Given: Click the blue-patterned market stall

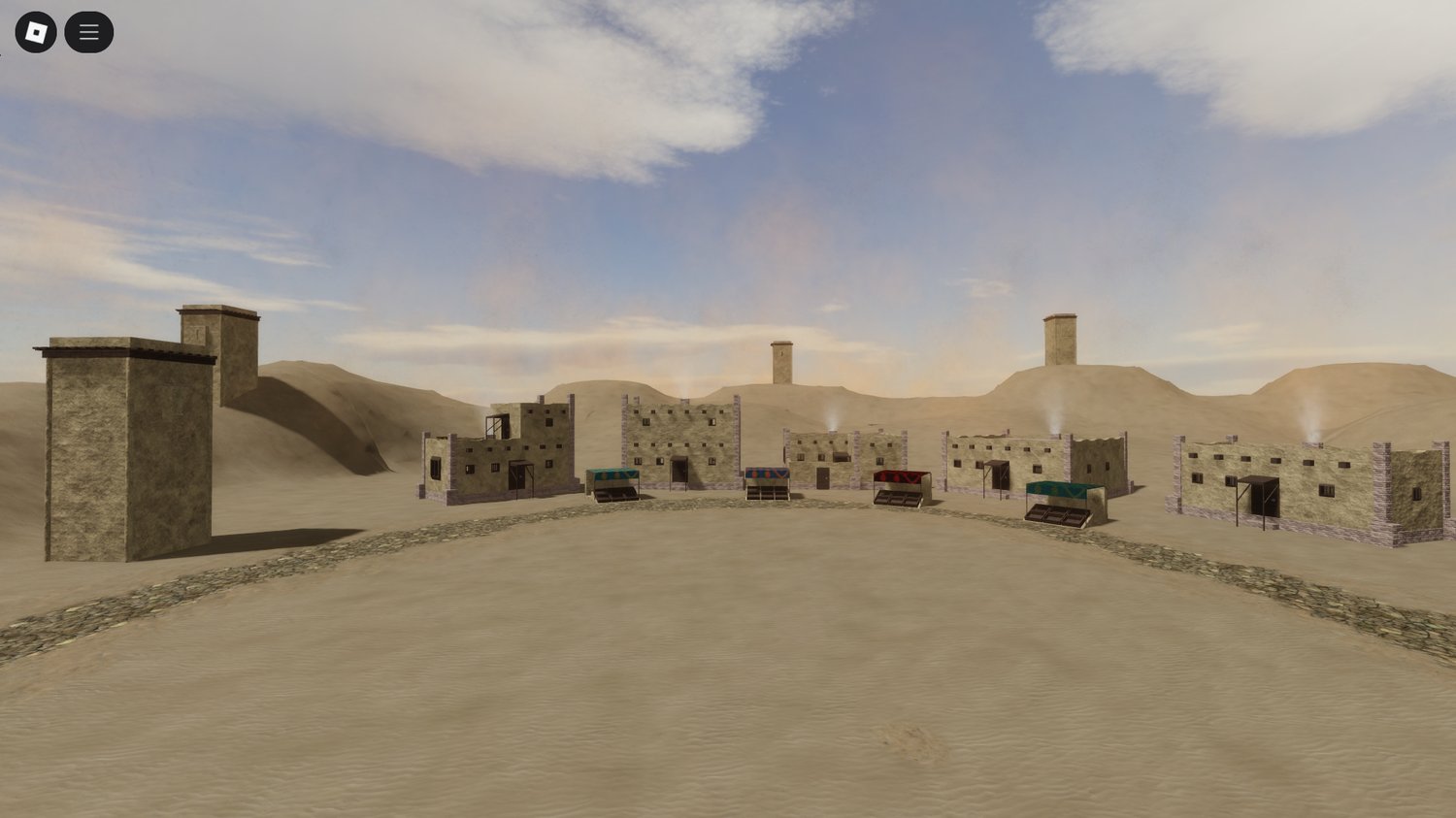Looking at the screenshot, I should pos(768,475).
